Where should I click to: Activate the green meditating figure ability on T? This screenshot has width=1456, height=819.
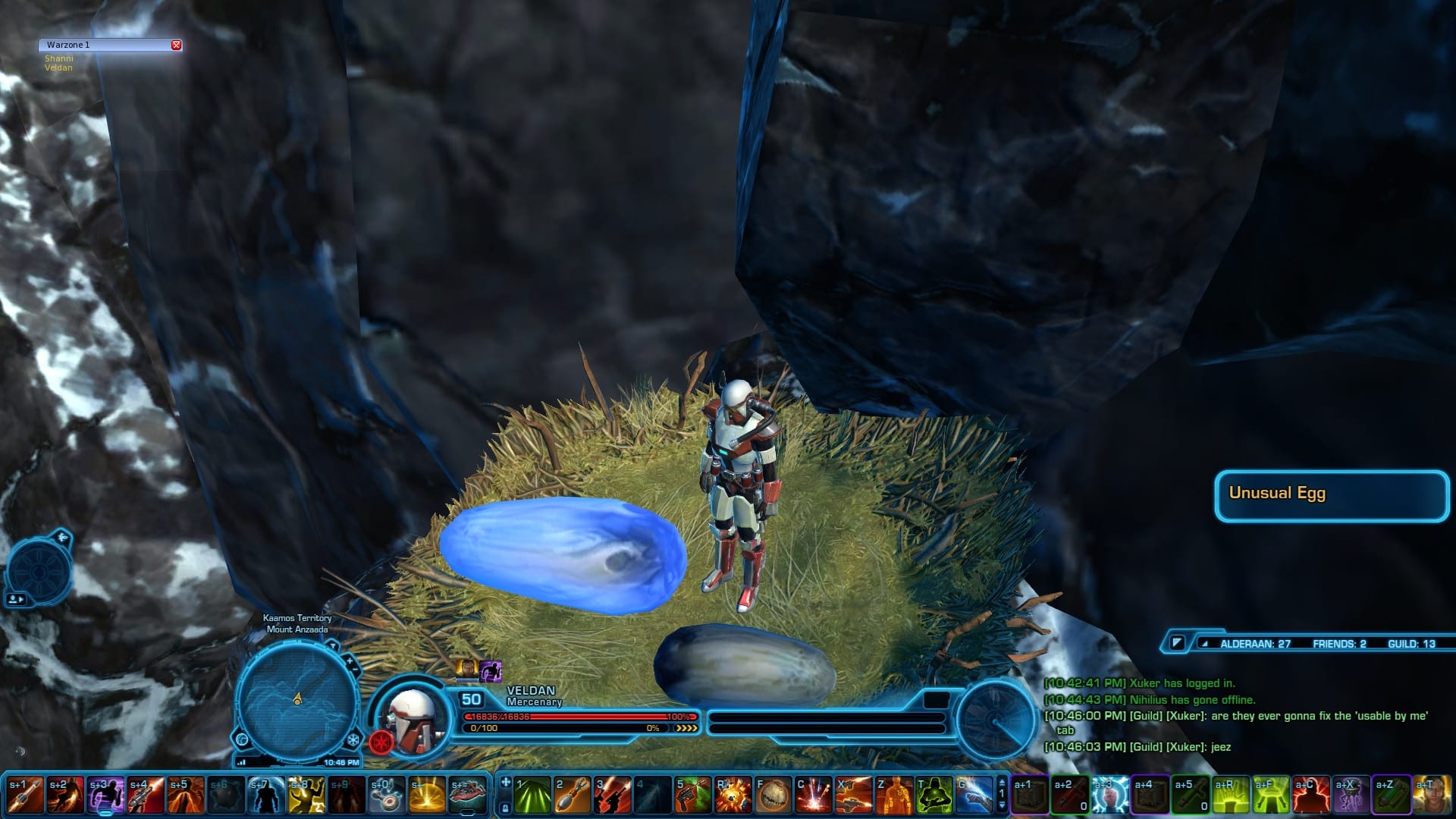[x=934, y=795]
